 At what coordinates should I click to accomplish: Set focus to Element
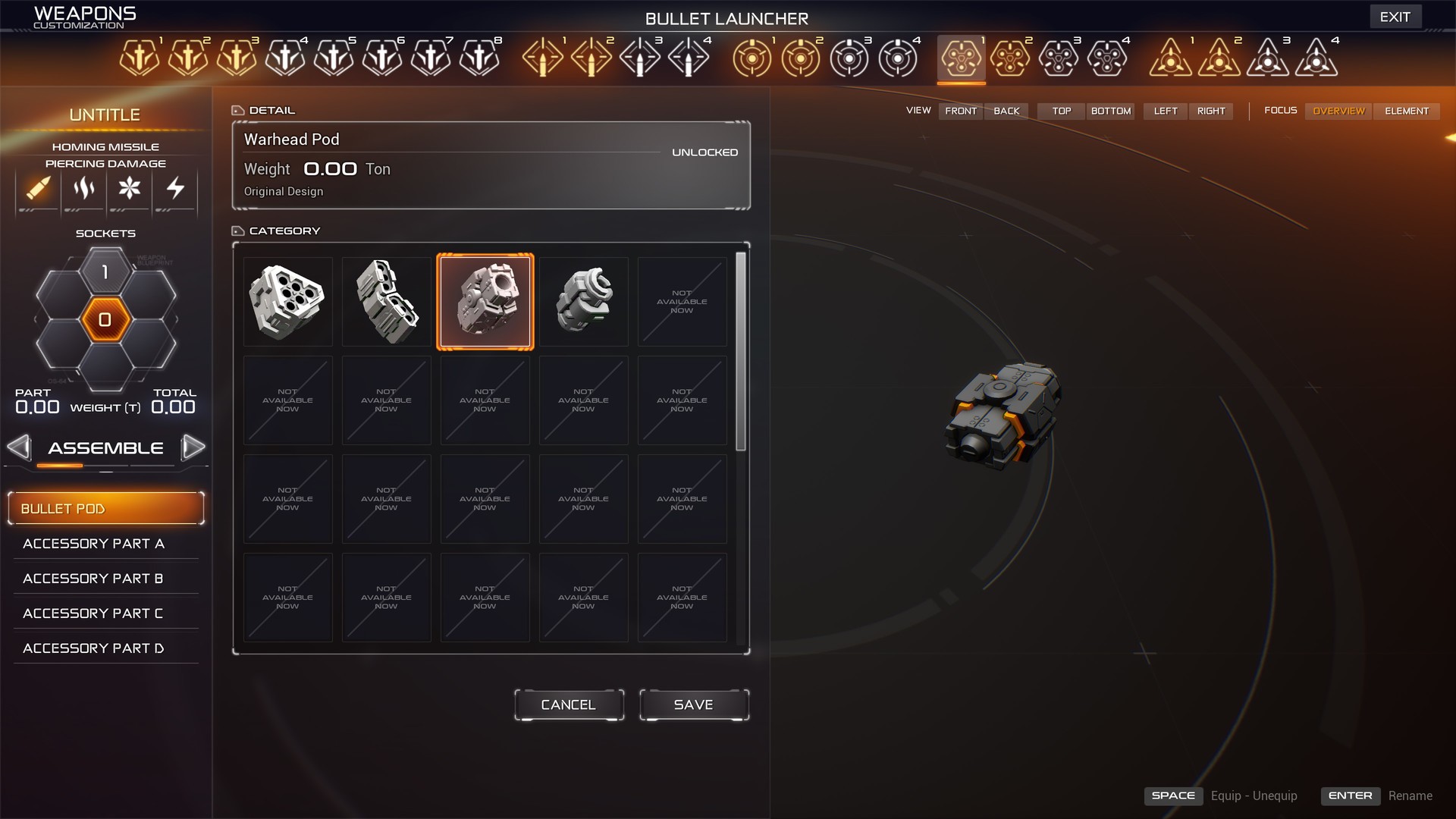(1407, 111)
